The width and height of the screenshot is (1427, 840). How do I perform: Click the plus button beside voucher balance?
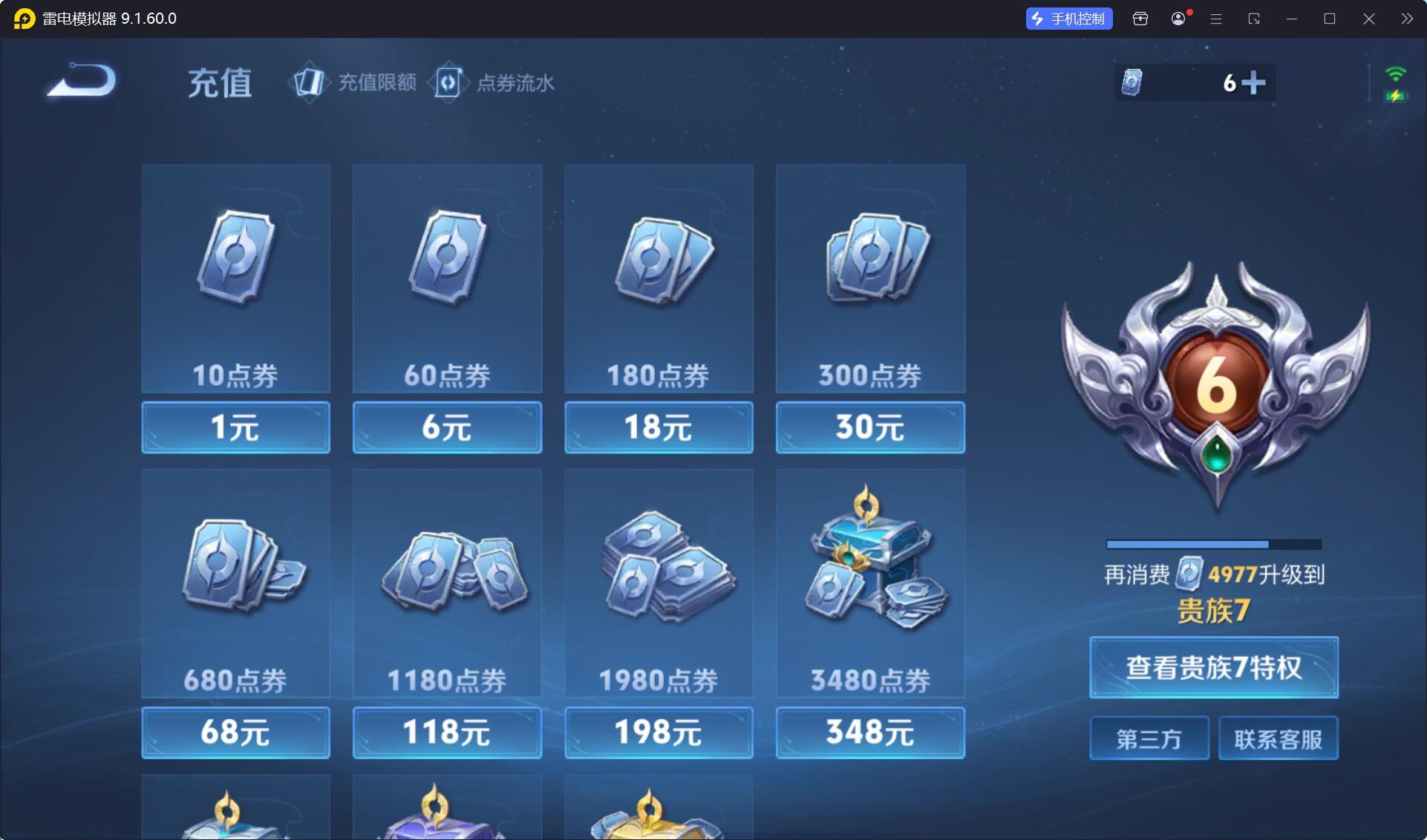pyautogui.click(x=1253, y=82)
